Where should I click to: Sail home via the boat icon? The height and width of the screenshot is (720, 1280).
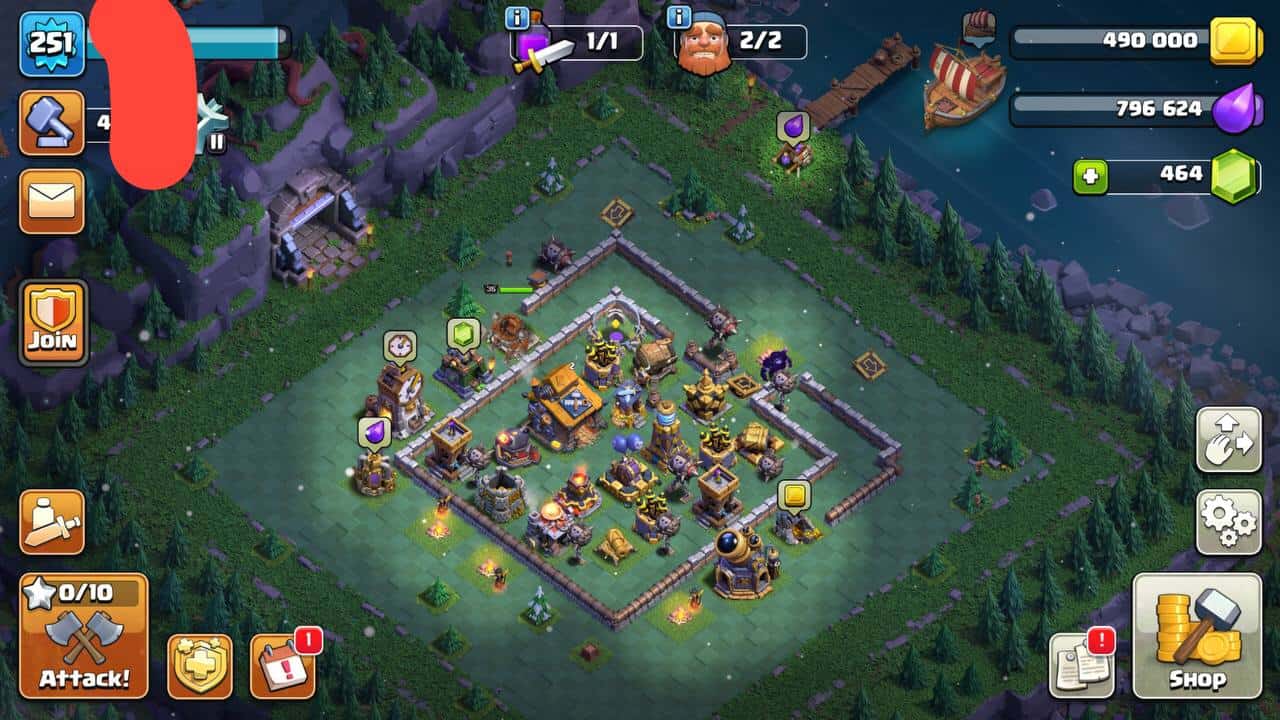click(x=978, y=26)
